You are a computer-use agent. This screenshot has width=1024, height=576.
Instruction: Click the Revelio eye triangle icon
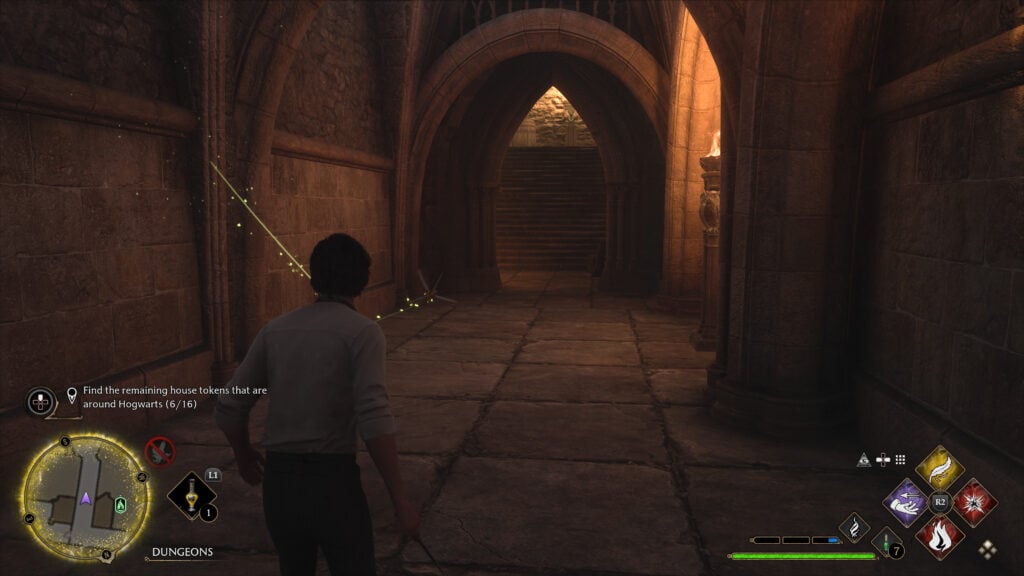[863, 459]
